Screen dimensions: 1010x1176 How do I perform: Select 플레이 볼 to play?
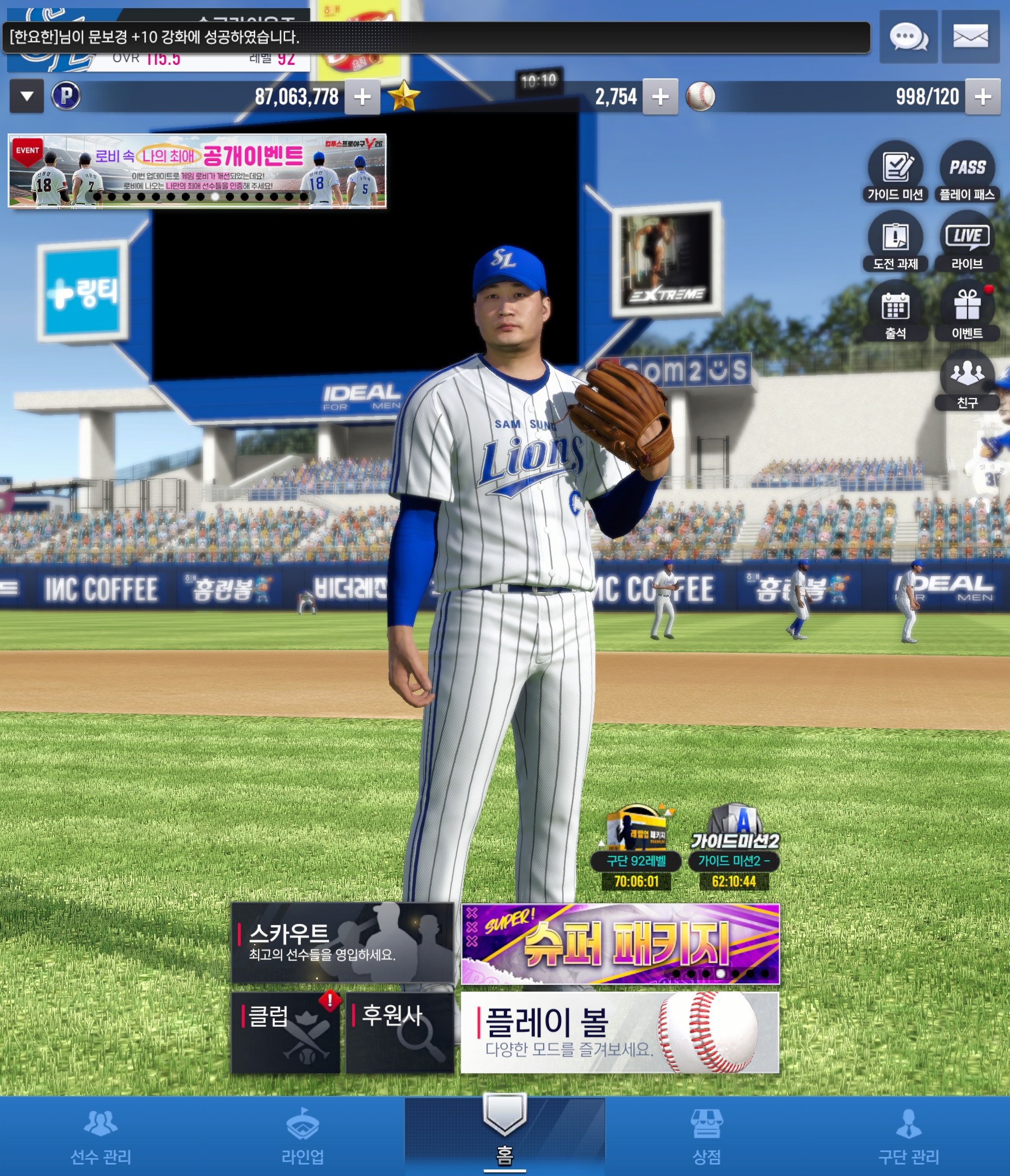pyautogui.click(x=620, y=1032)
